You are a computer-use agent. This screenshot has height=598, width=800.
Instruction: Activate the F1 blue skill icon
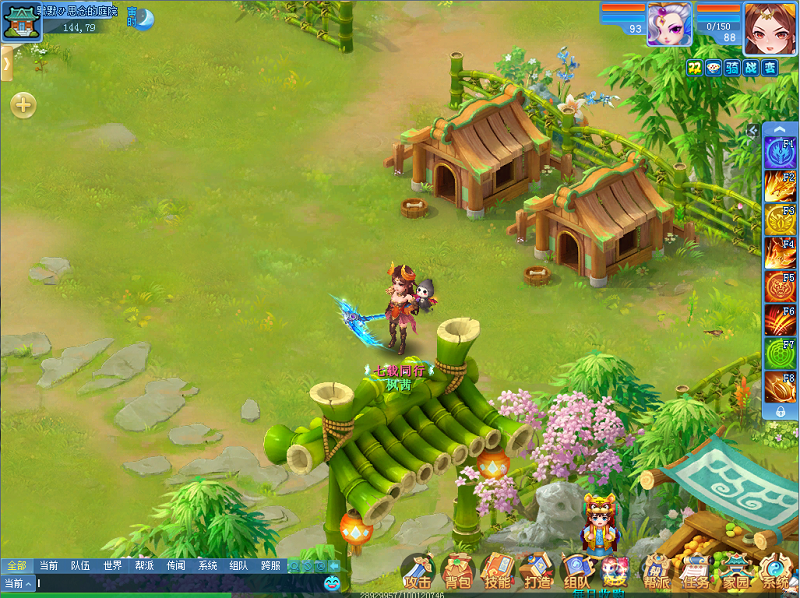coord(780,153)
